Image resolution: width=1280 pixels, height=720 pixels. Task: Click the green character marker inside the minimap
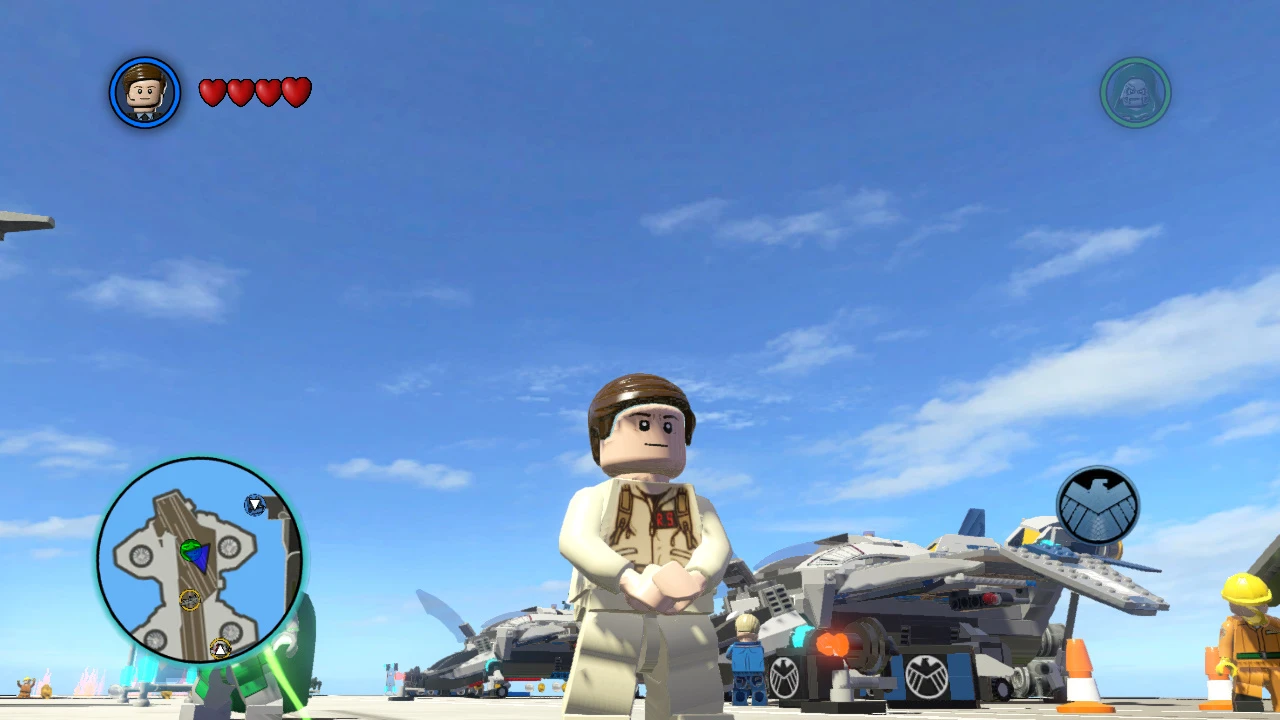point(189,548)
